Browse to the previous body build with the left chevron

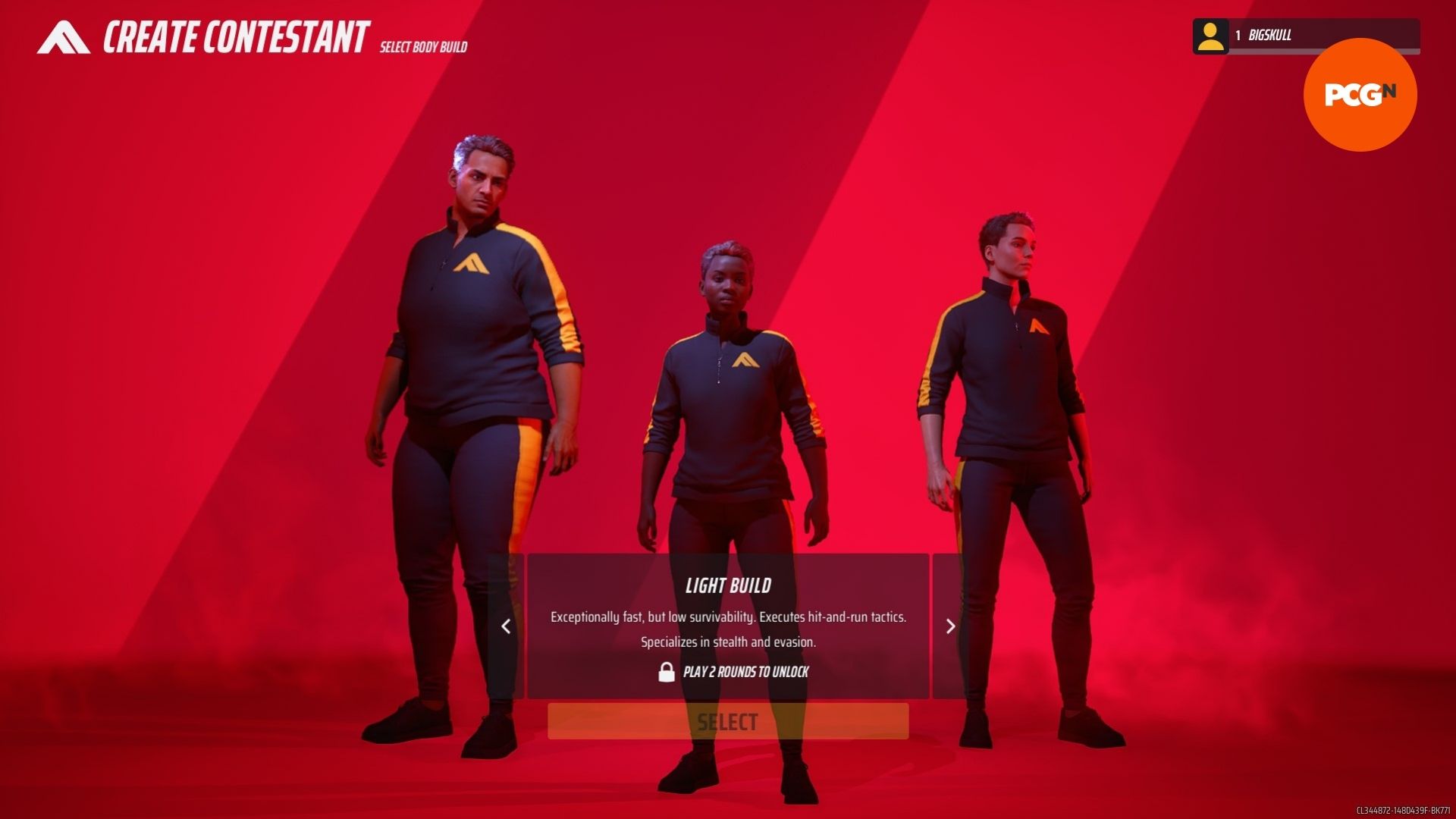507,627
